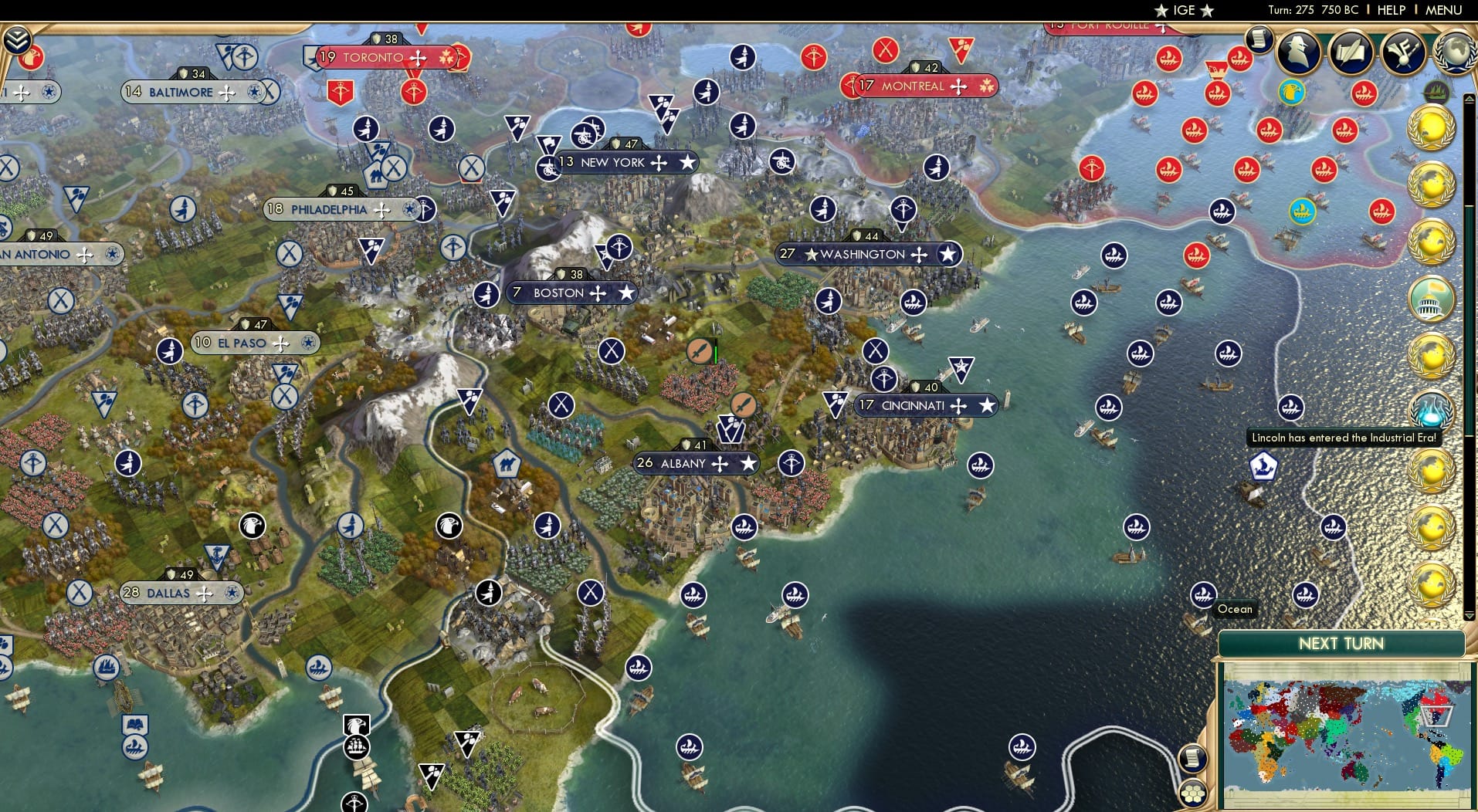Open HELP in the top bar
Image resolution: width=1478 pixels, height=812 pixels.
click(1390, 10)
